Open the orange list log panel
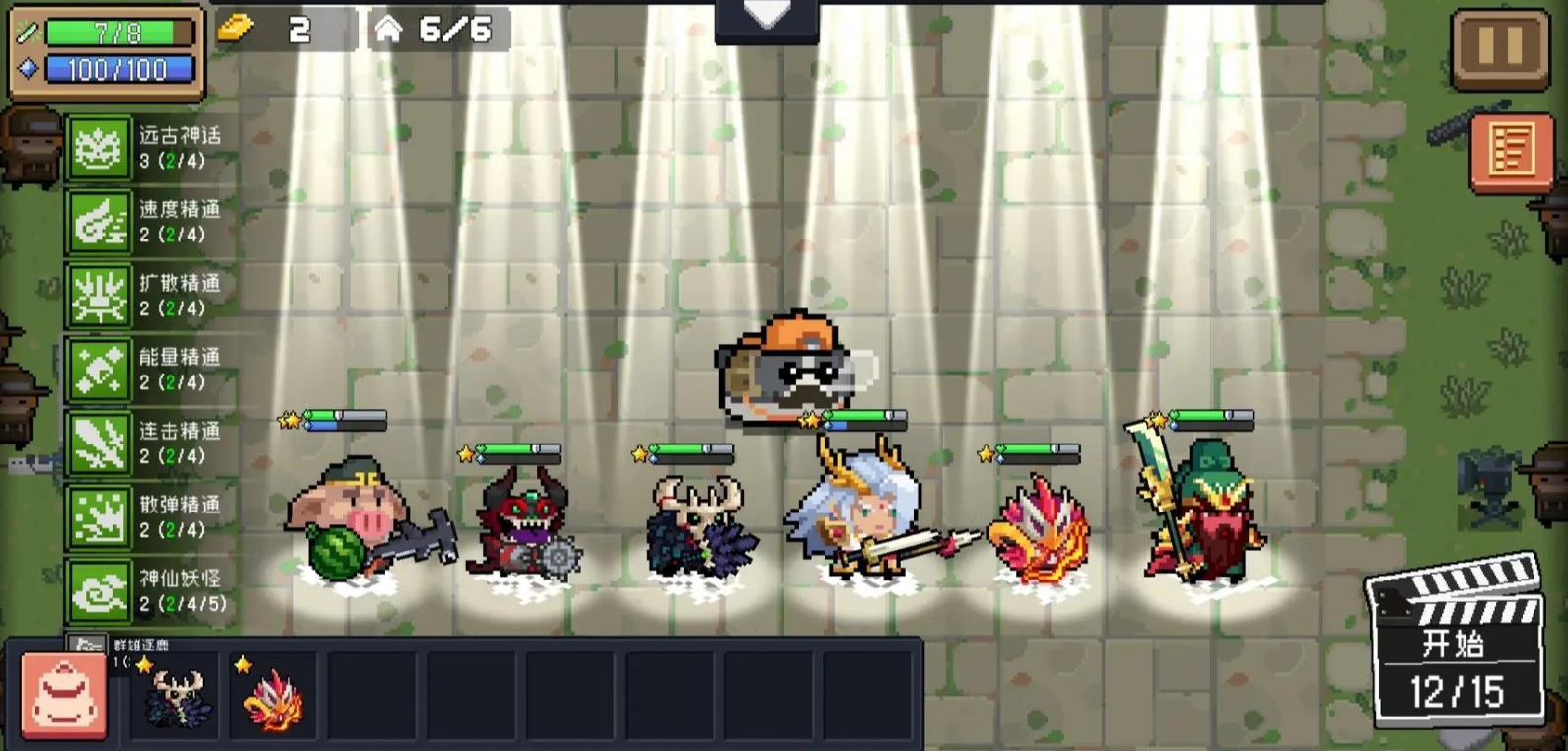1568x751 pixels. click(1511, 149)
